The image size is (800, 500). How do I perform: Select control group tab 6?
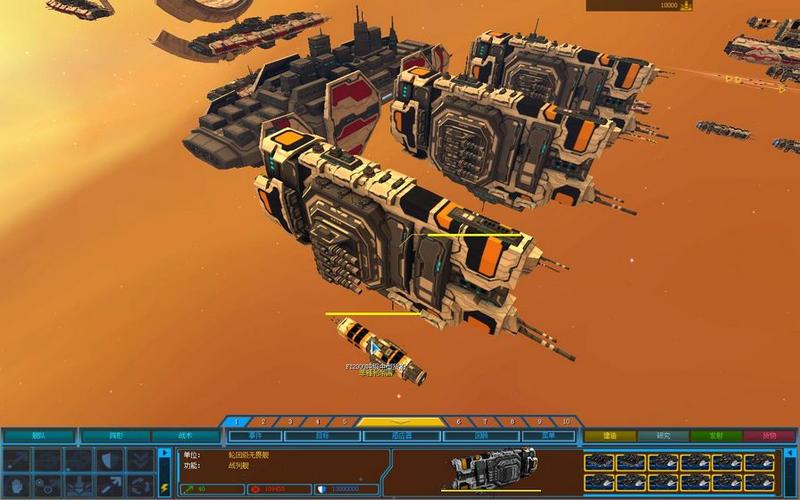[x=458, y=422]
